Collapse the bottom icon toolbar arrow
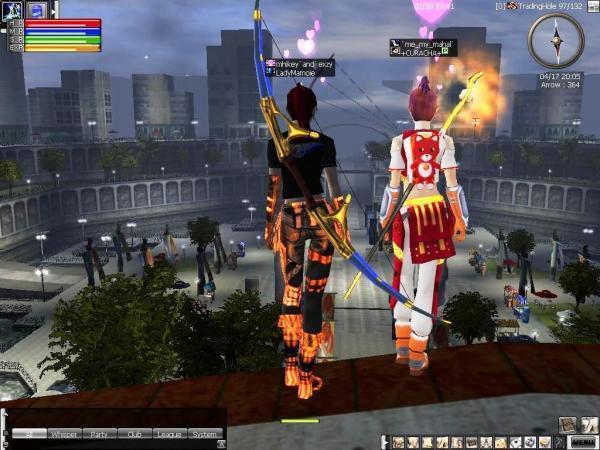The image size is (600, 450). (385, 442)
